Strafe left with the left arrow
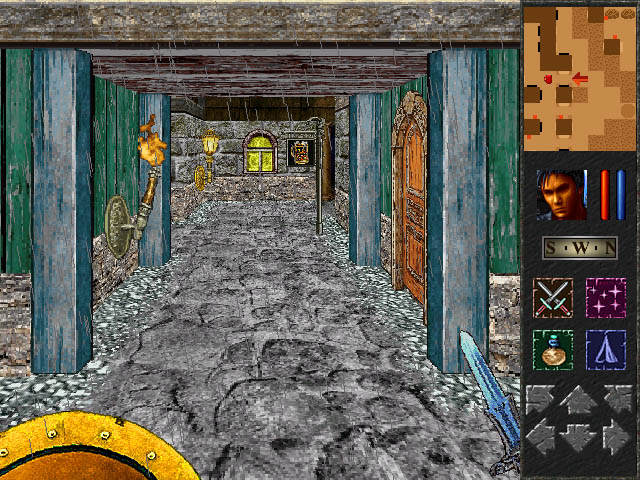The width and height of the screenshot is (640, 480). coord(542,436)
